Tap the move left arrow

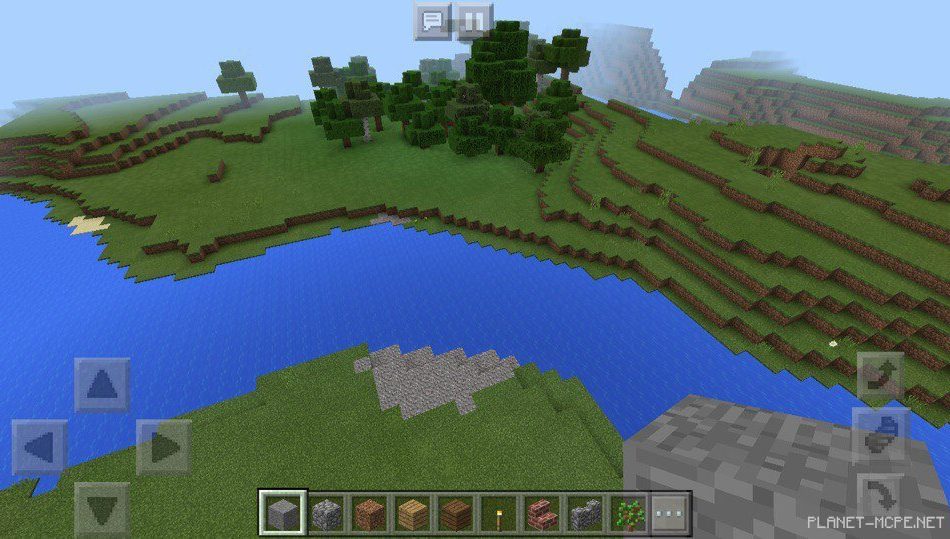click(x=40, y=447)
